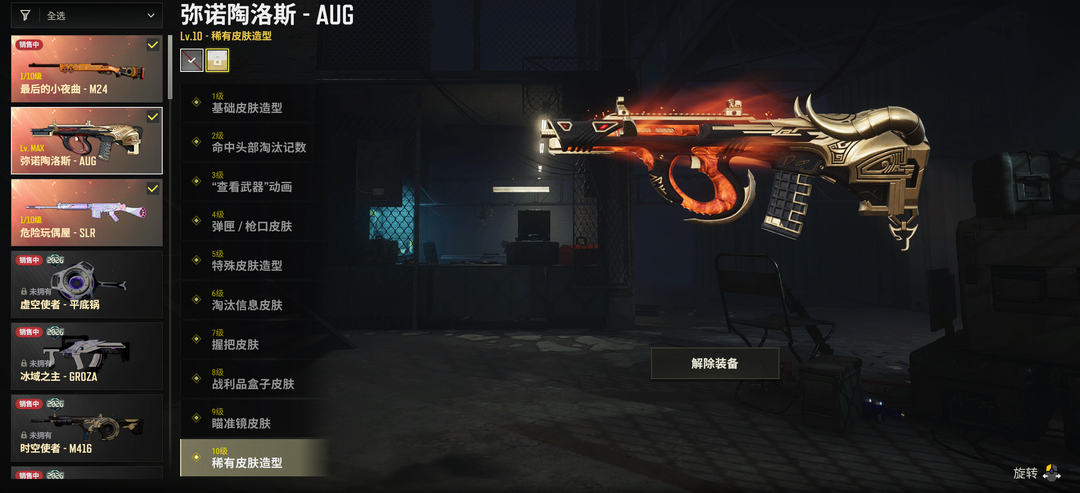This screenshot has width=1080, height=493.
Task: Open level 8 战利品盒子皮肤
Action: click(x=254, y=380)
